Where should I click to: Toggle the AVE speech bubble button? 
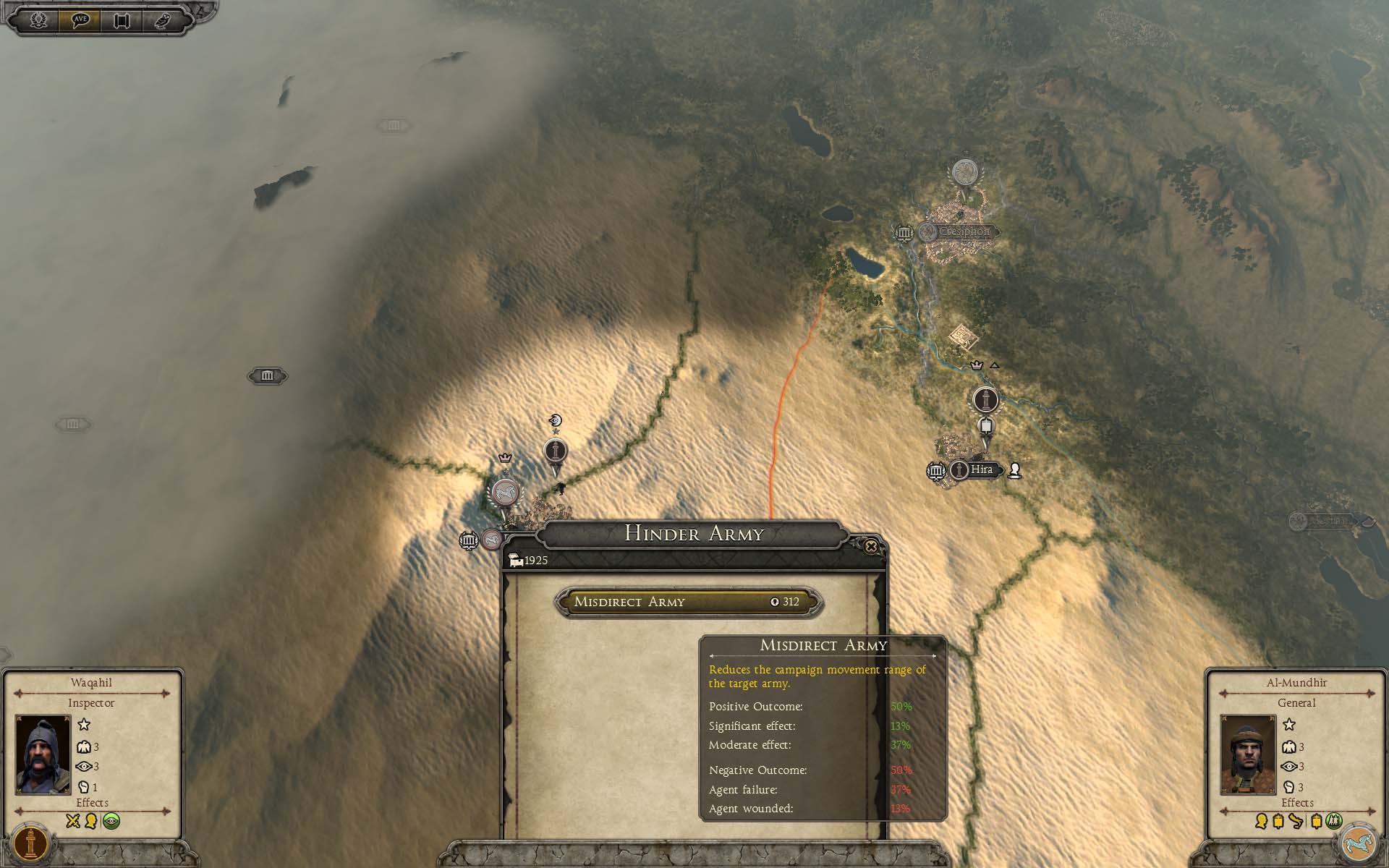[x=80, y=20]
